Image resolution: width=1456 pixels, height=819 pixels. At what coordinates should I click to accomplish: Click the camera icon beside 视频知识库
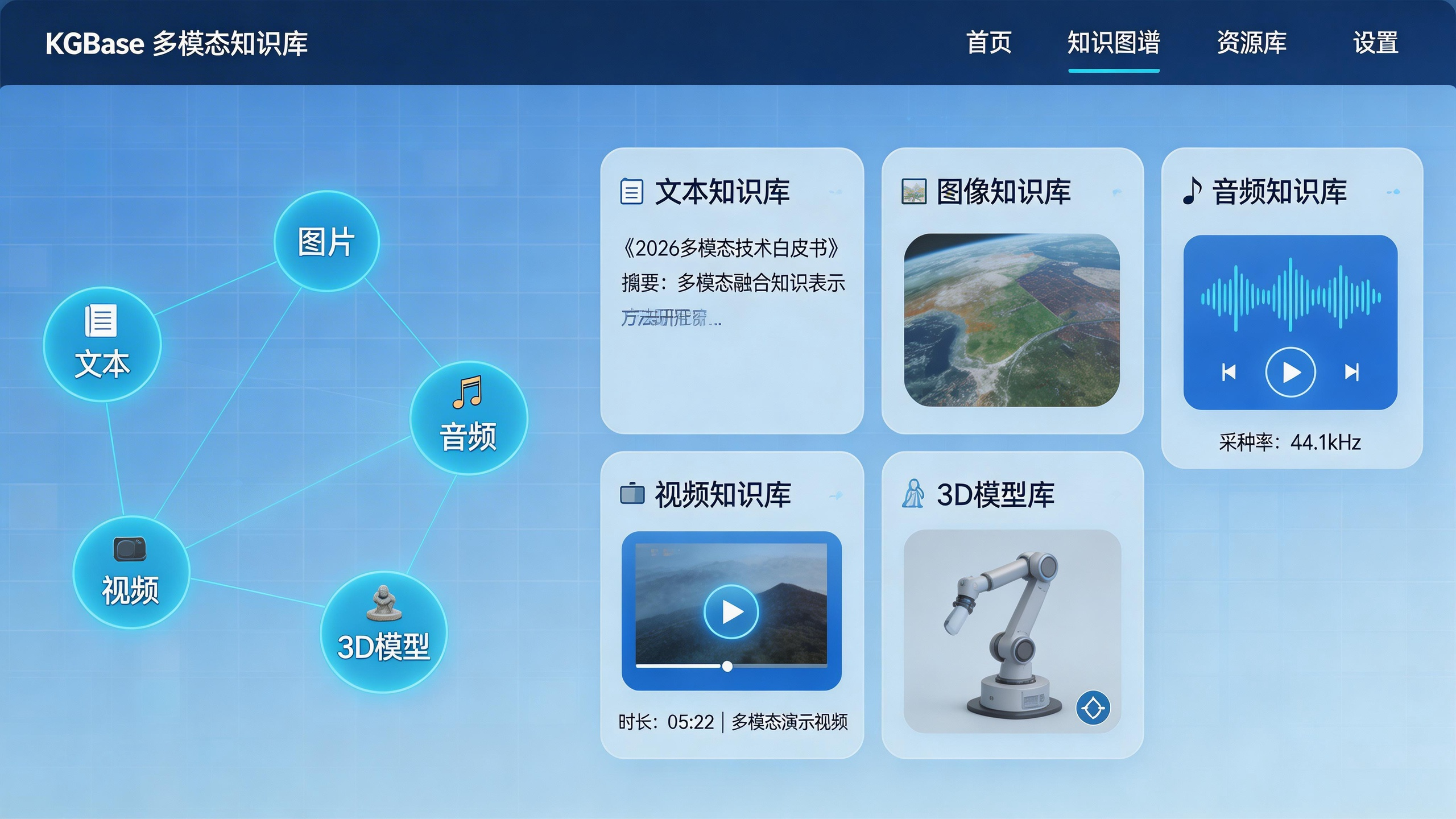tap(632, 494)
